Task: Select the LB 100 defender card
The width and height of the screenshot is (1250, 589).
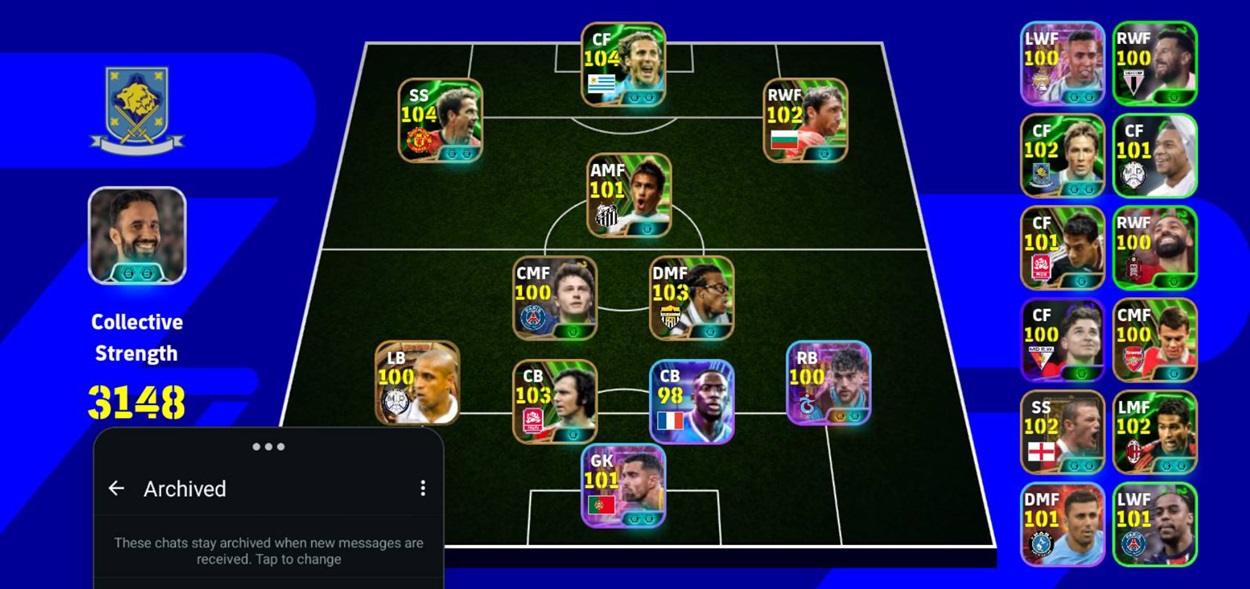Action: (417, 382)
